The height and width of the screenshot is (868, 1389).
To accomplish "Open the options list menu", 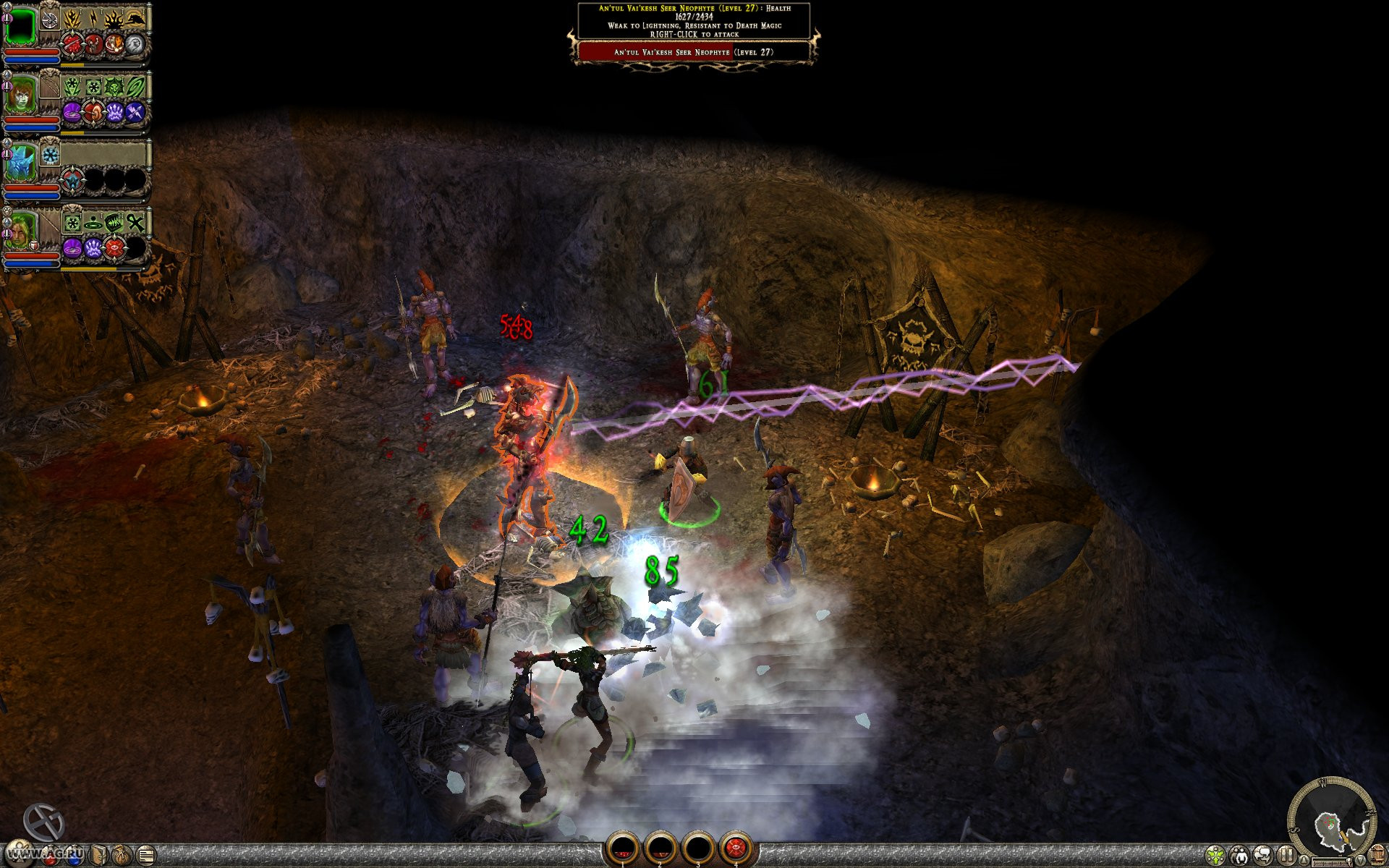I will [146, 854].
